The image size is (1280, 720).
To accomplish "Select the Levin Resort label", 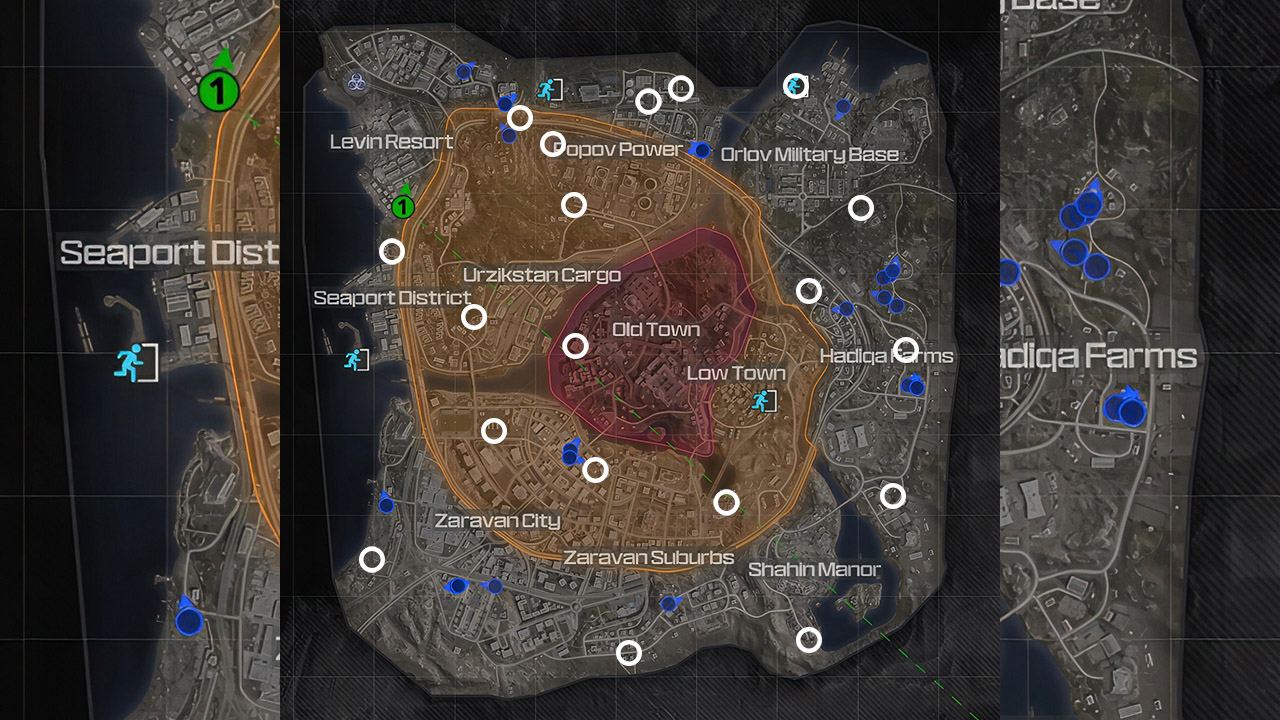I will (x=391, y=142).
